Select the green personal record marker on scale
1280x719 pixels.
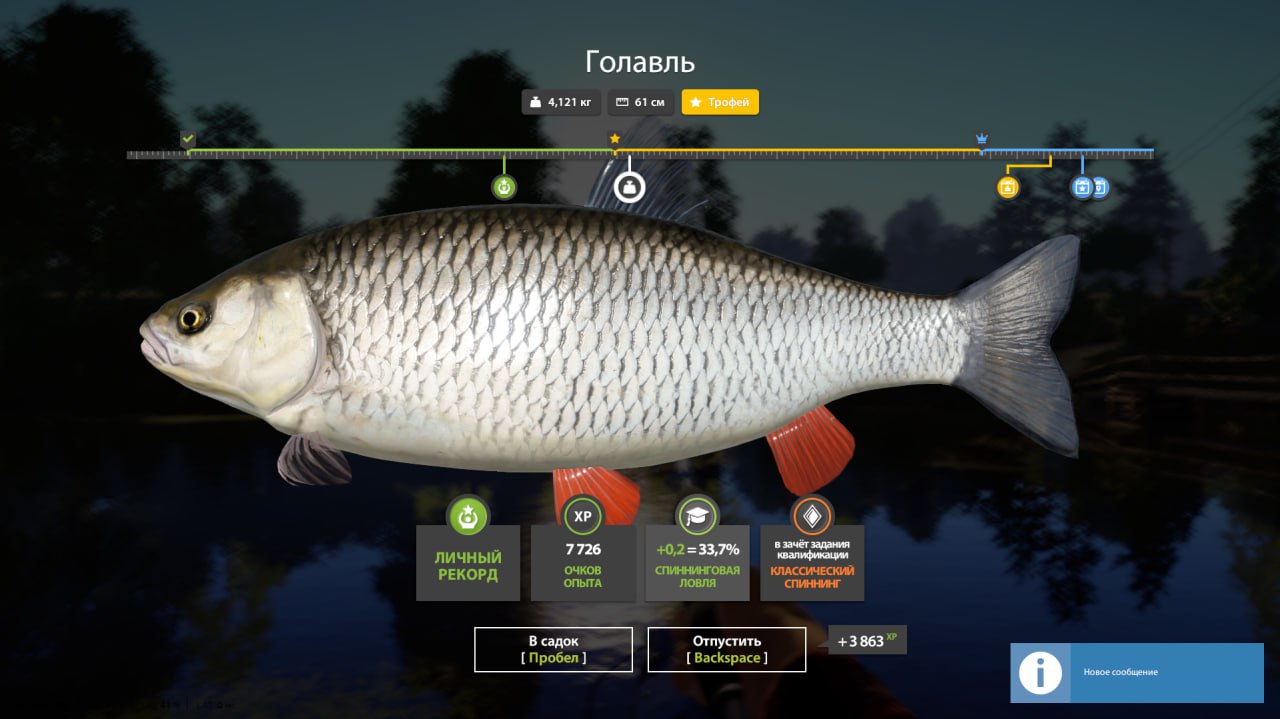(504, 187)
